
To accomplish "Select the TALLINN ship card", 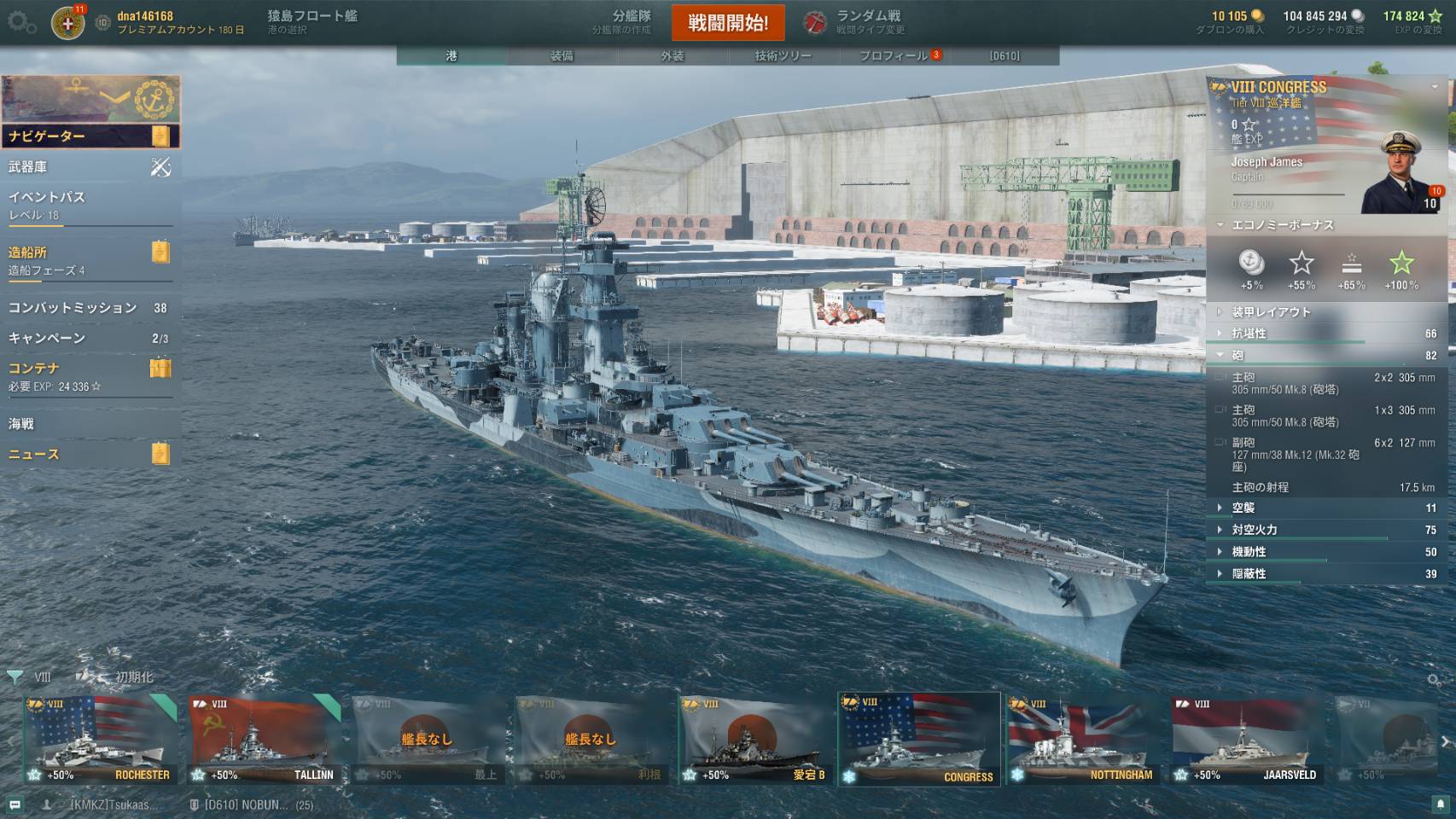I will [x=264, y=740].
